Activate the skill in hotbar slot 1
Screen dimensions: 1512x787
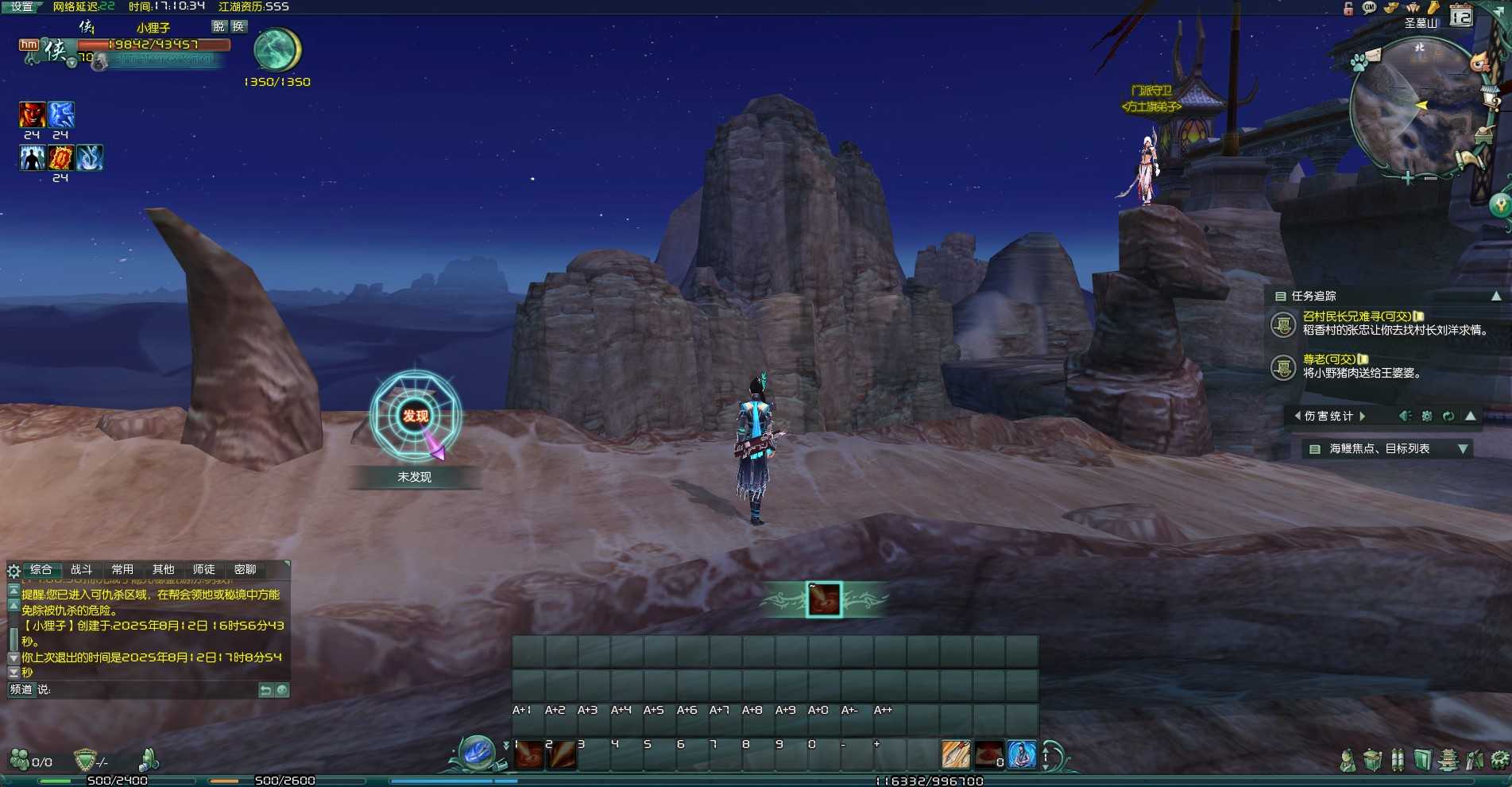coord(528,755)
